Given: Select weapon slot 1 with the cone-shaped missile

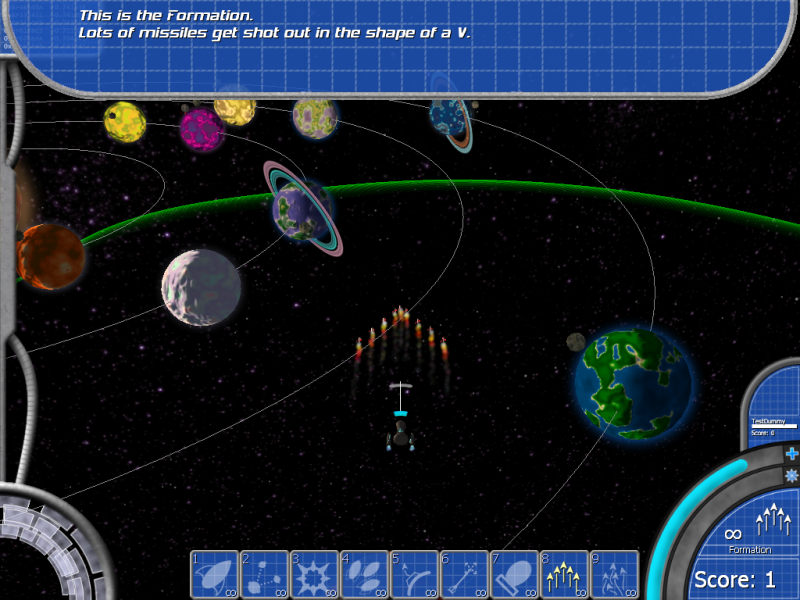Looking at the screenshot, I should coord(215,575).
